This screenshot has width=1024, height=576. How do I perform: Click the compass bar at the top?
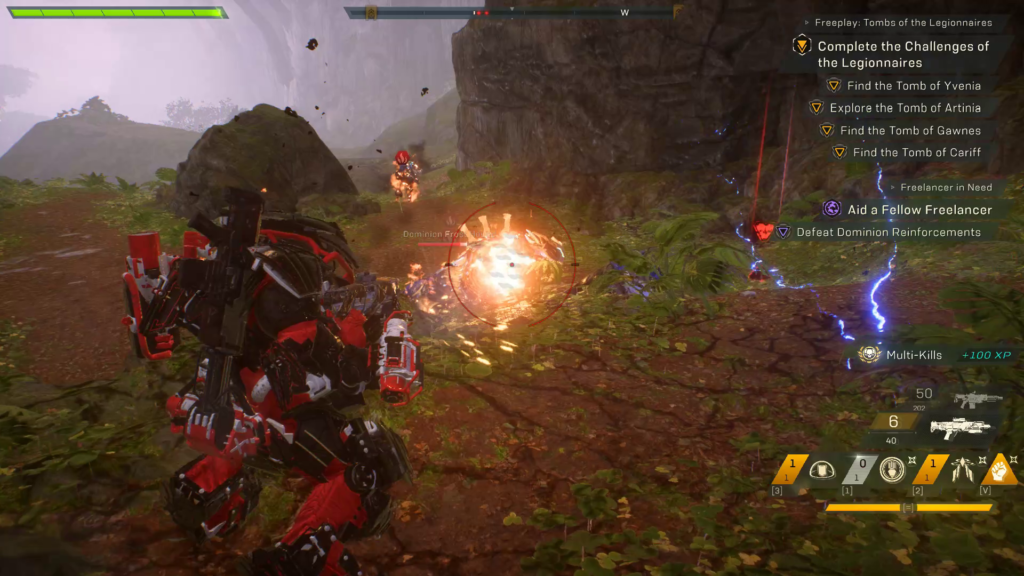pyautogui.click(x=510, y=13)
